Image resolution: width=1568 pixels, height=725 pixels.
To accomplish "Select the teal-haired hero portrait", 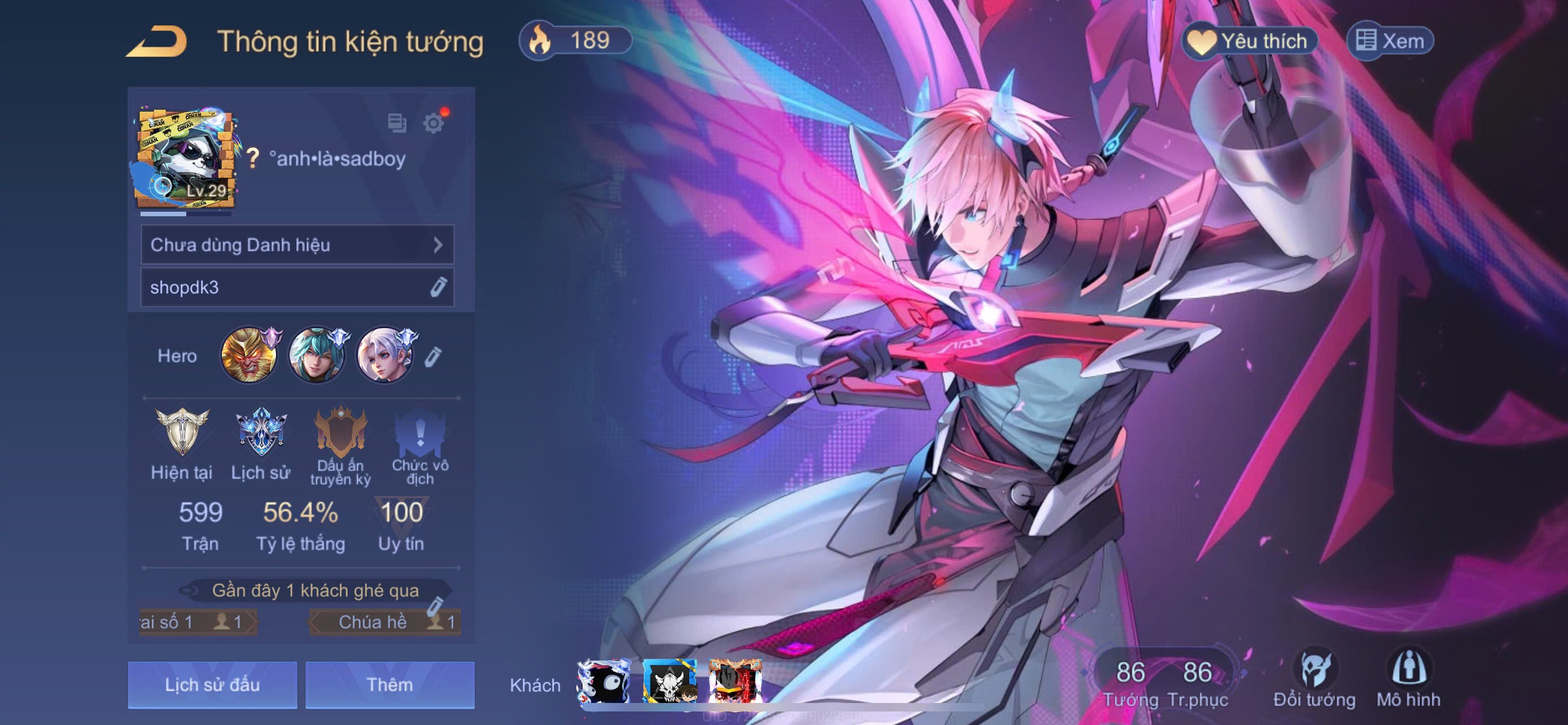I will coord(316,356).
